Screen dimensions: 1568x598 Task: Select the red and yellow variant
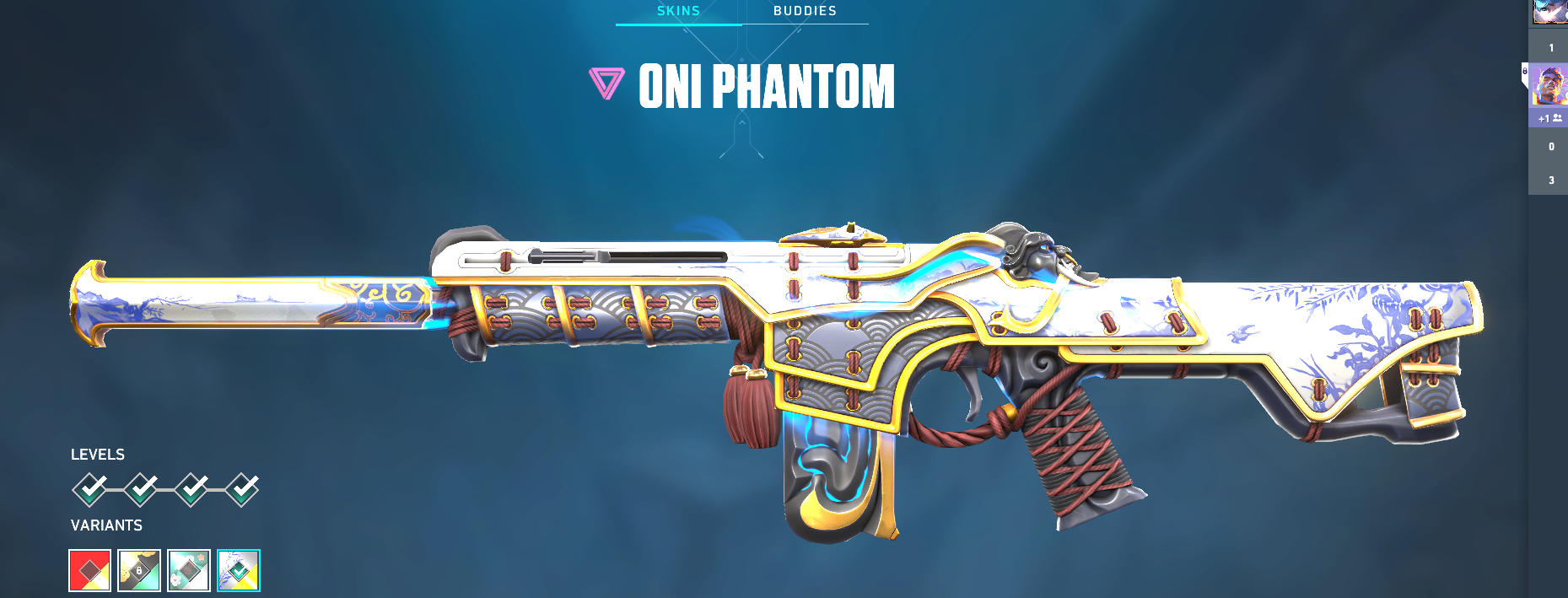[x=89, y=570]
